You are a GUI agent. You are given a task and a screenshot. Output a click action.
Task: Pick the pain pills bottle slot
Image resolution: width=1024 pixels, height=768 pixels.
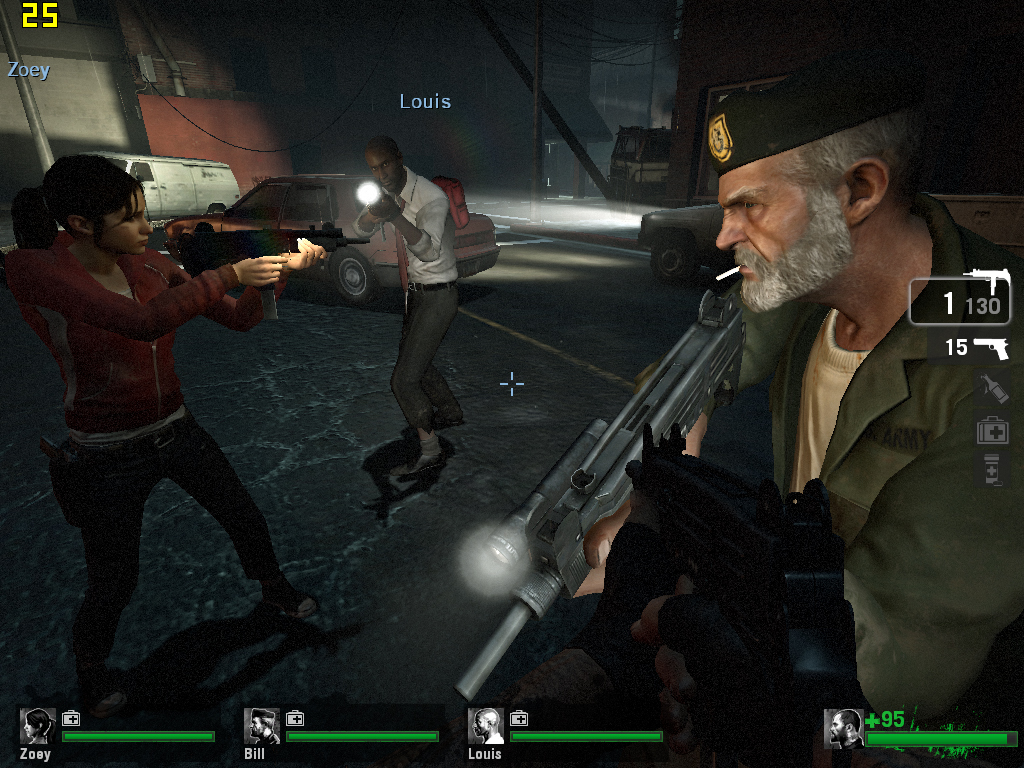(991, 469)
